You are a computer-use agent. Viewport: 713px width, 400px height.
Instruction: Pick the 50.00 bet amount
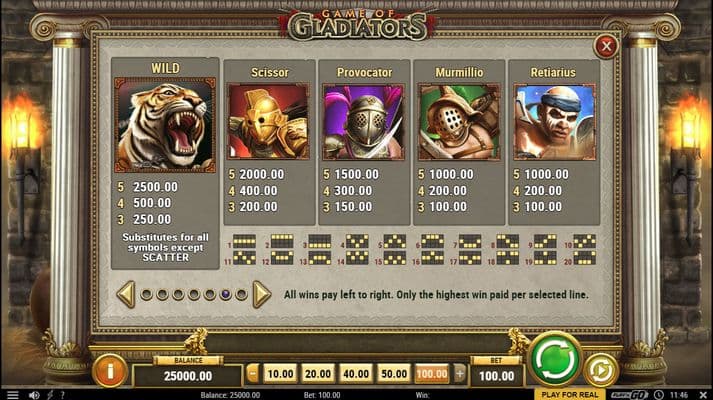pyautogui.click(x=393, y=373)
